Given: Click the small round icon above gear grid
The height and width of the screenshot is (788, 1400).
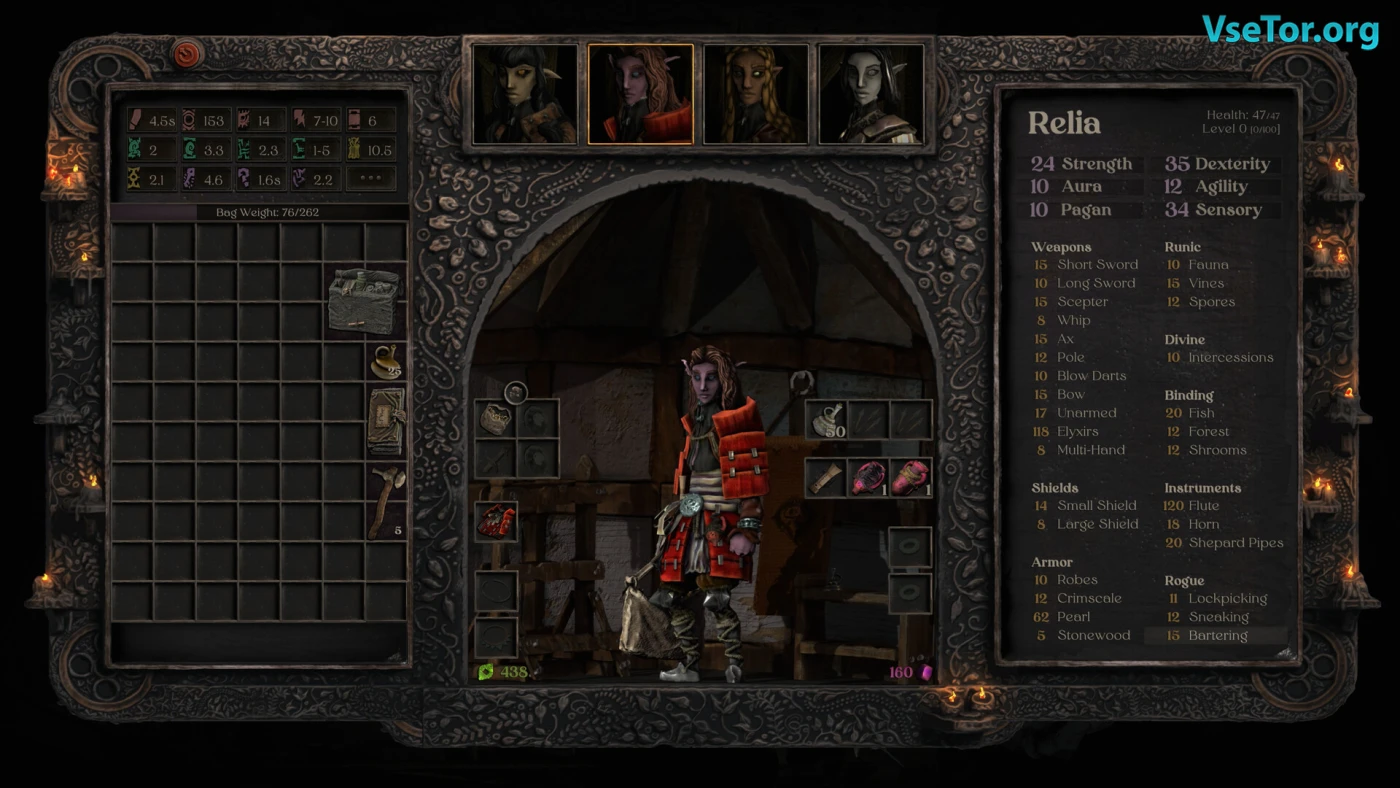Looking at the screenshot, I should pyautogui.click(x=516, y=392).
